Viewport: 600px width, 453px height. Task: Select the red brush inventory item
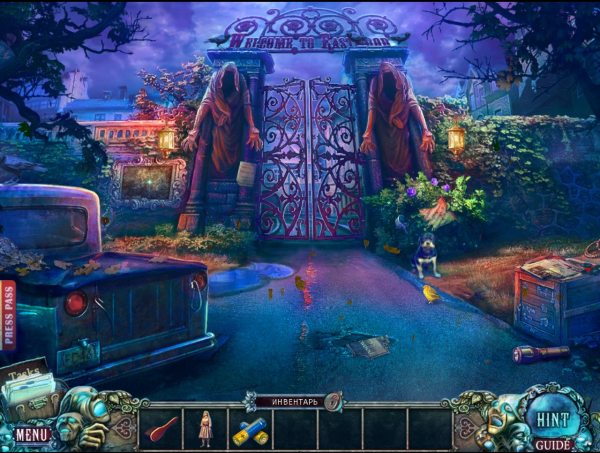(x=162, y=428)
